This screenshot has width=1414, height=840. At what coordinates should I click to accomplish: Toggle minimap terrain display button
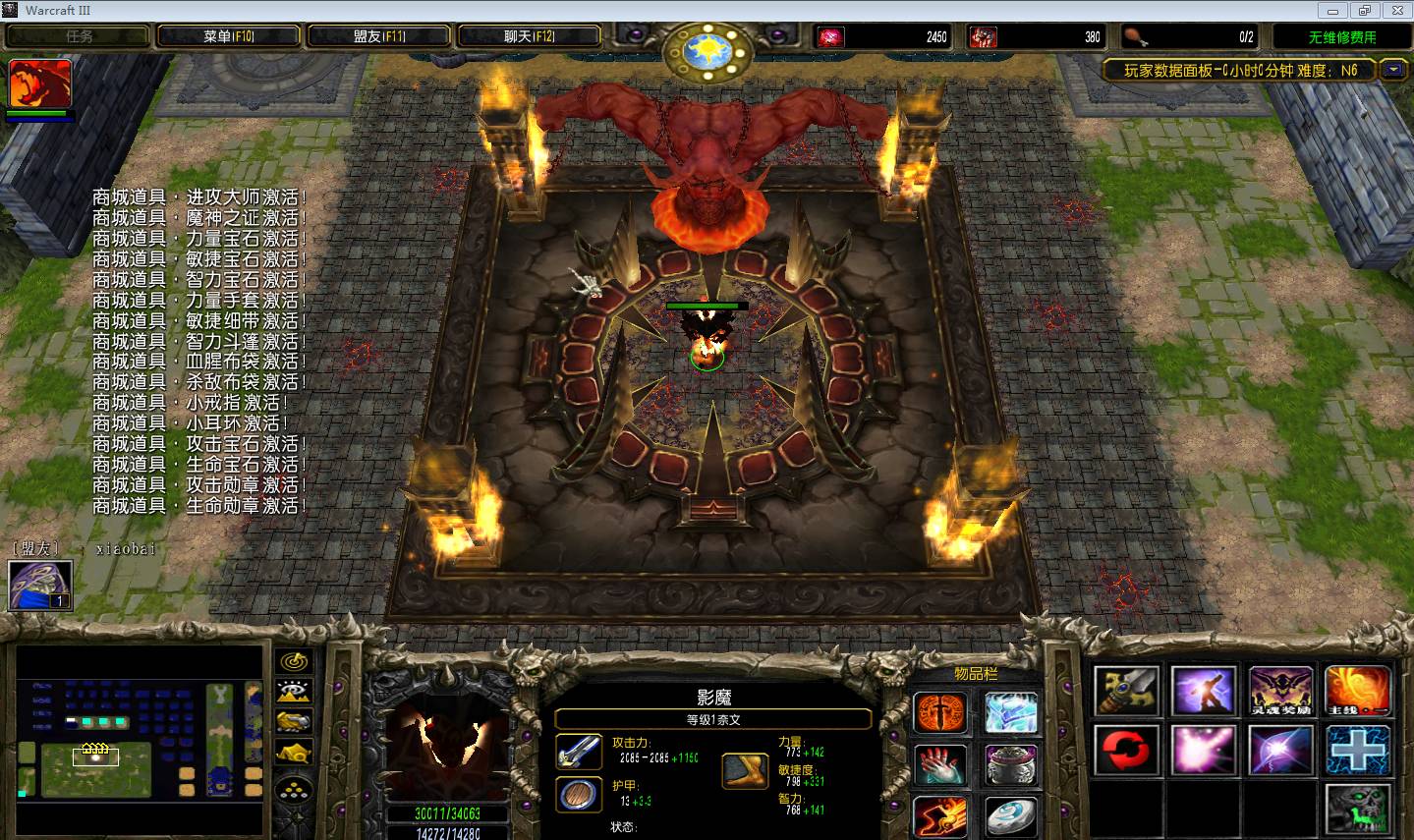[294, 692]
